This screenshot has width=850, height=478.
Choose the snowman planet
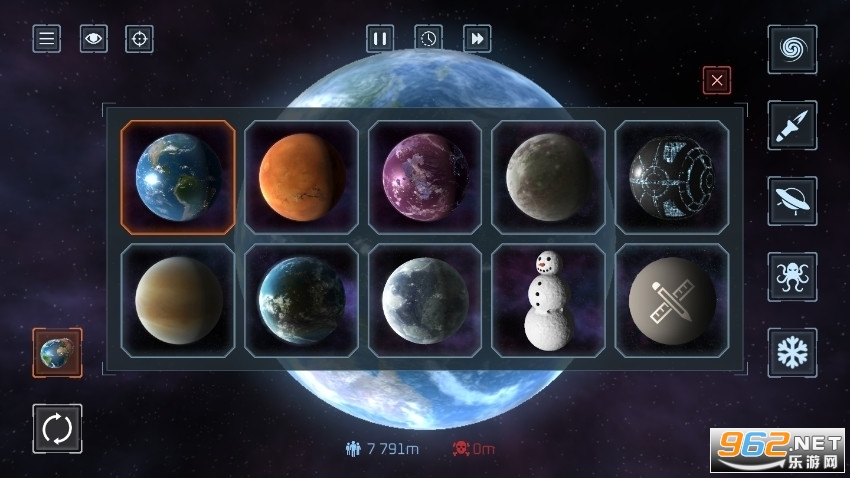(x=548, y=301)
